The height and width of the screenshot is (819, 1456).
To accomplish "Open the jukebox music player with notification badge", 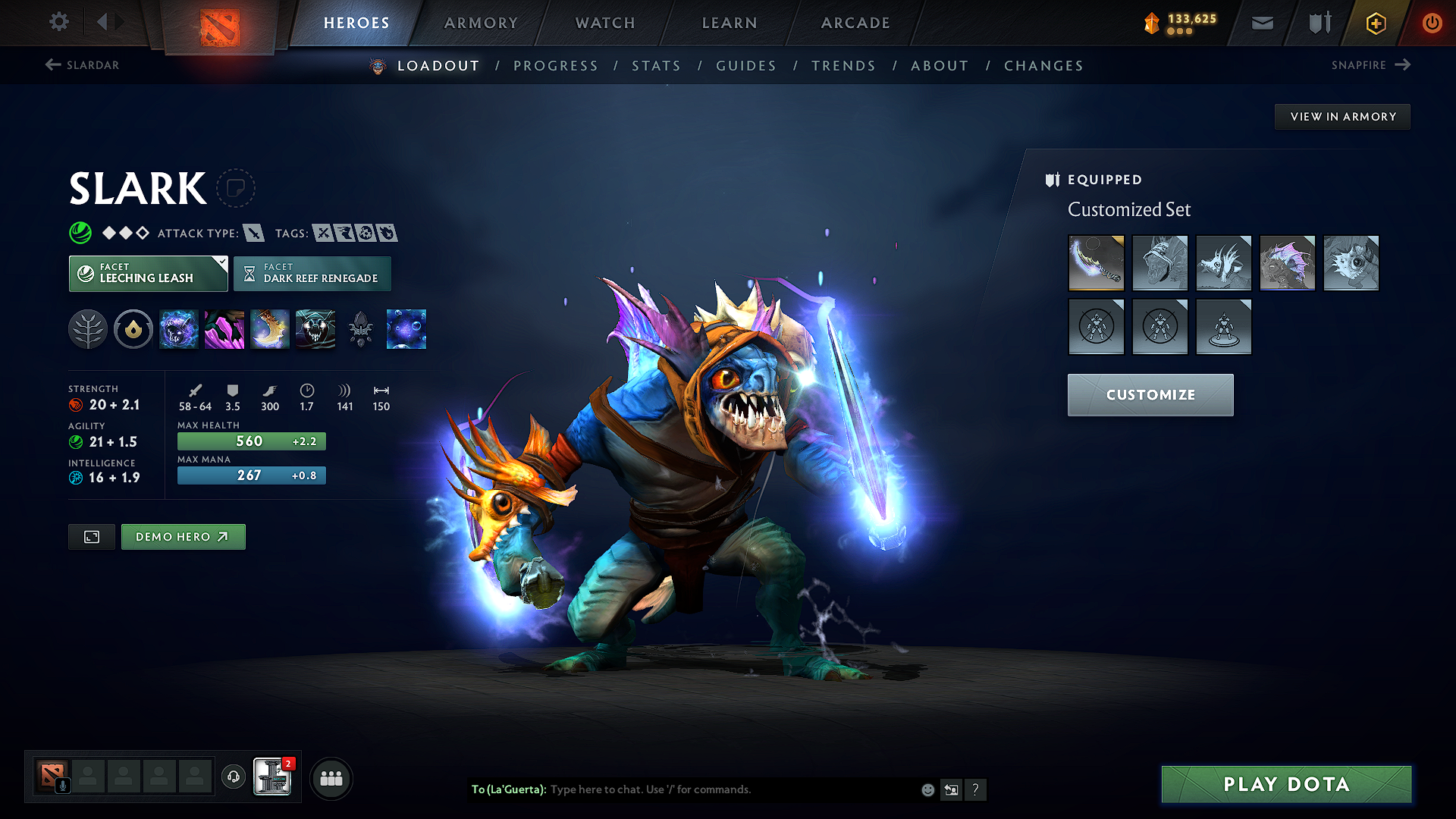I will coord(273,777).
